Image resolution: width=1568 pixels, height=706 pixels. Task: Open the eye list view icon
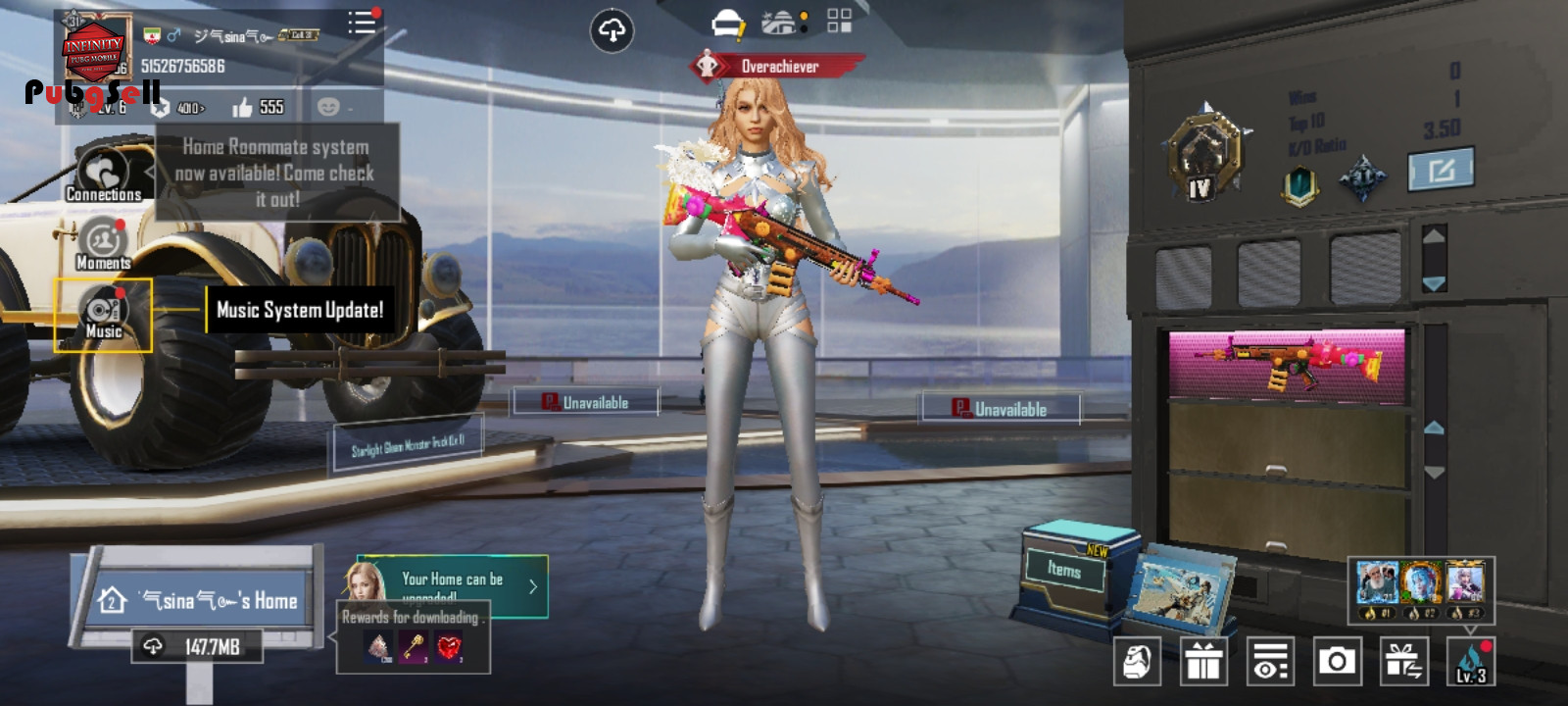pos(1270,662)
